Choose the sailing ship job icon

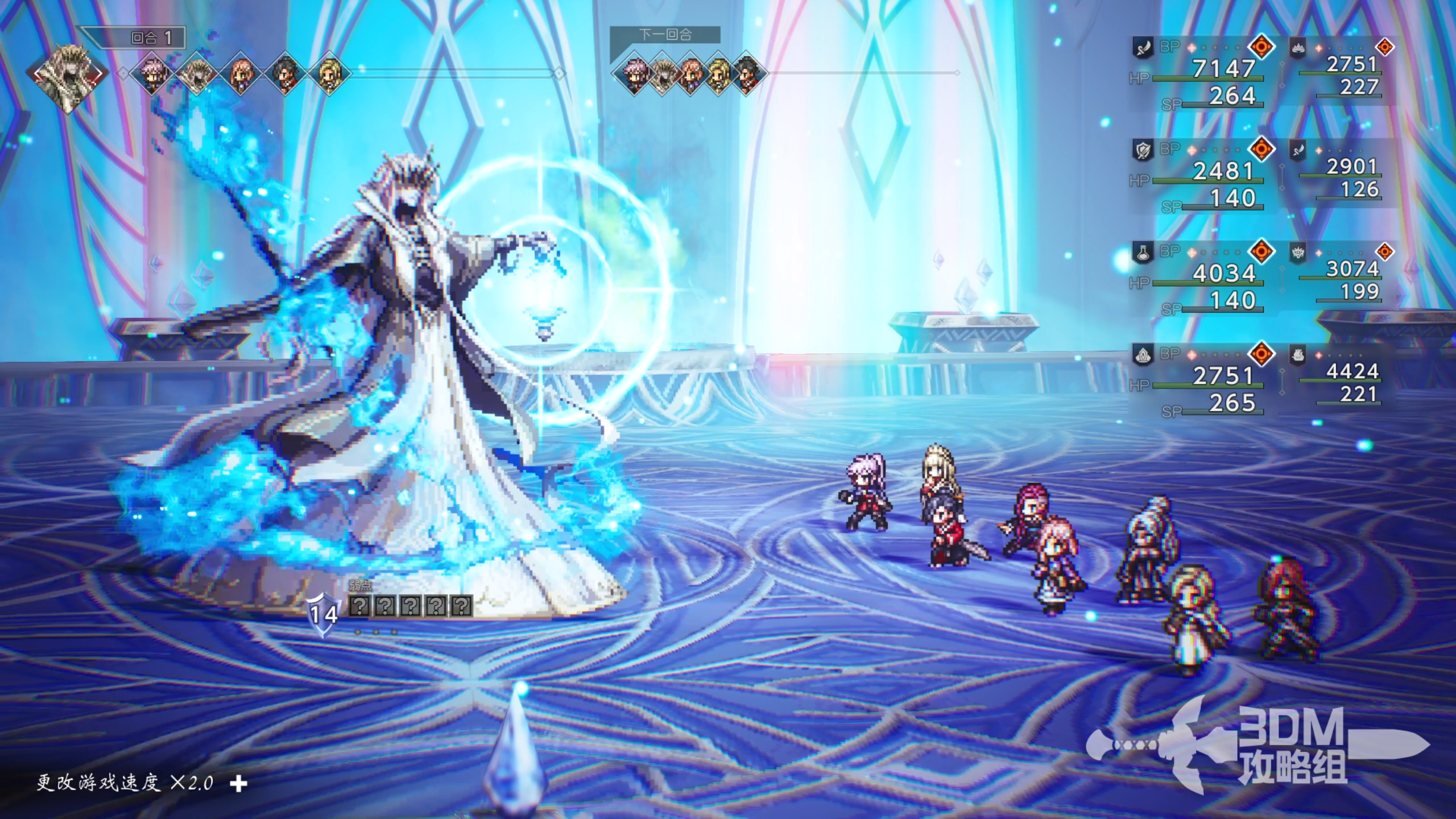tap(1298, 355)
